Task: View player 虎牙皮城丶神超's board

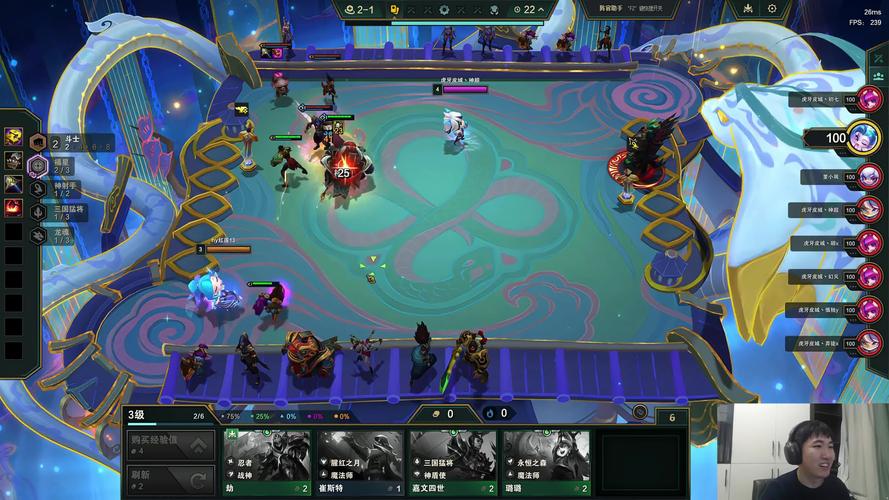Action: point(869,209)
